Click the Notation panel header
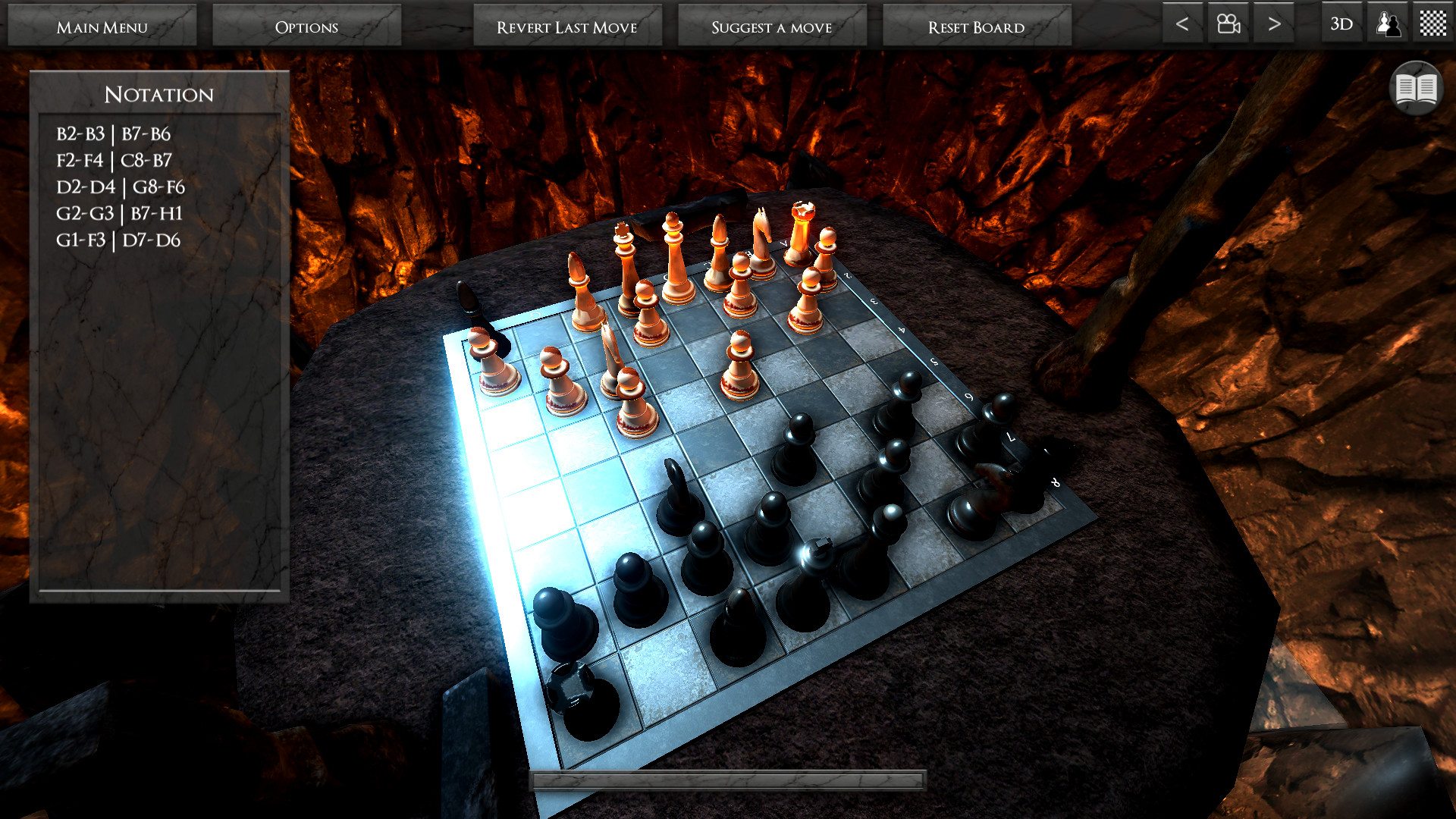 click(x=158, y=94)
